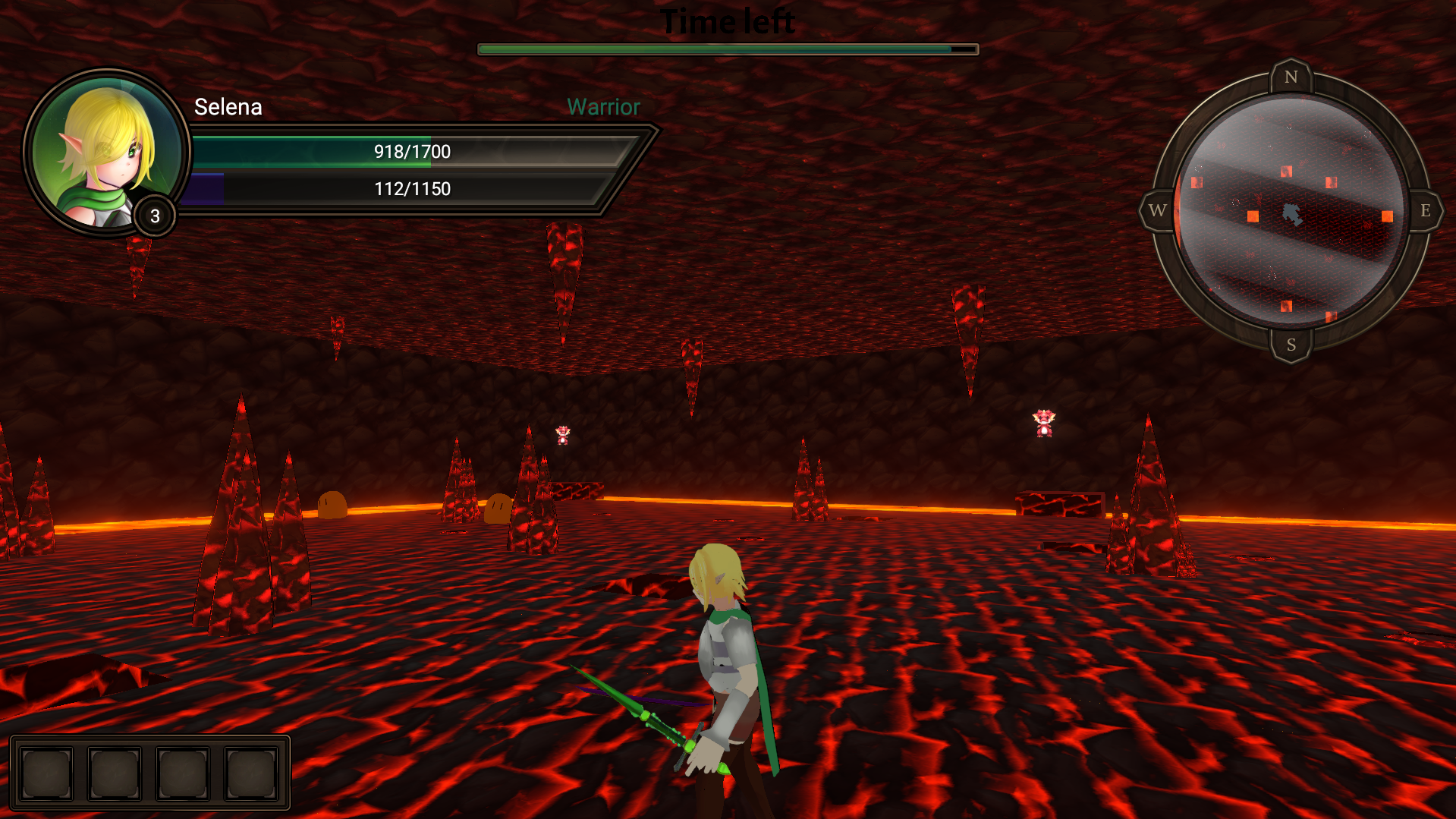Click Selena's character portrait

pyautogui.click(x=106, y=153)
